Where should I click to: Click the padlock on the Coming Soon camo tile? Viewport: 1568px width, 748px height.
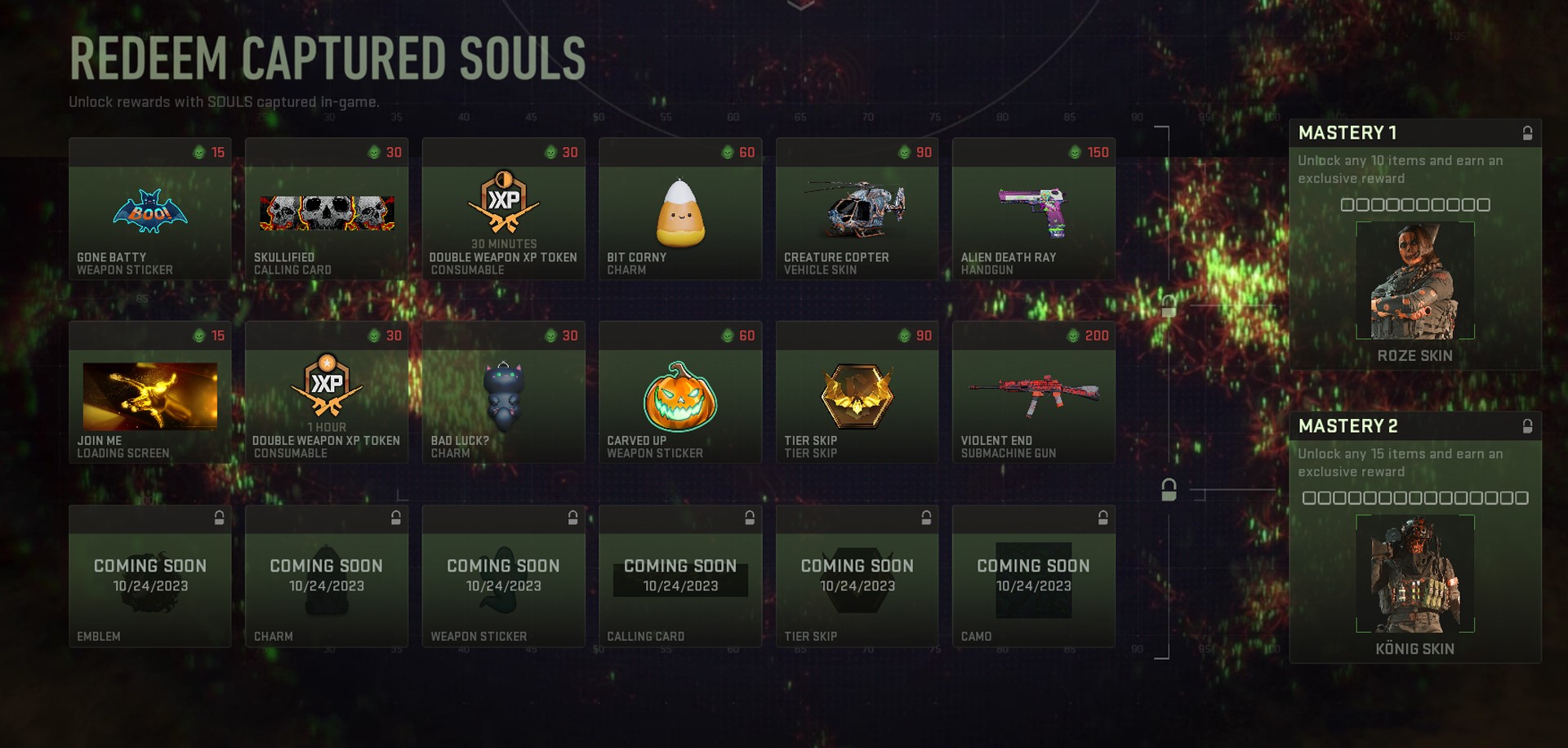point(1103,518)
